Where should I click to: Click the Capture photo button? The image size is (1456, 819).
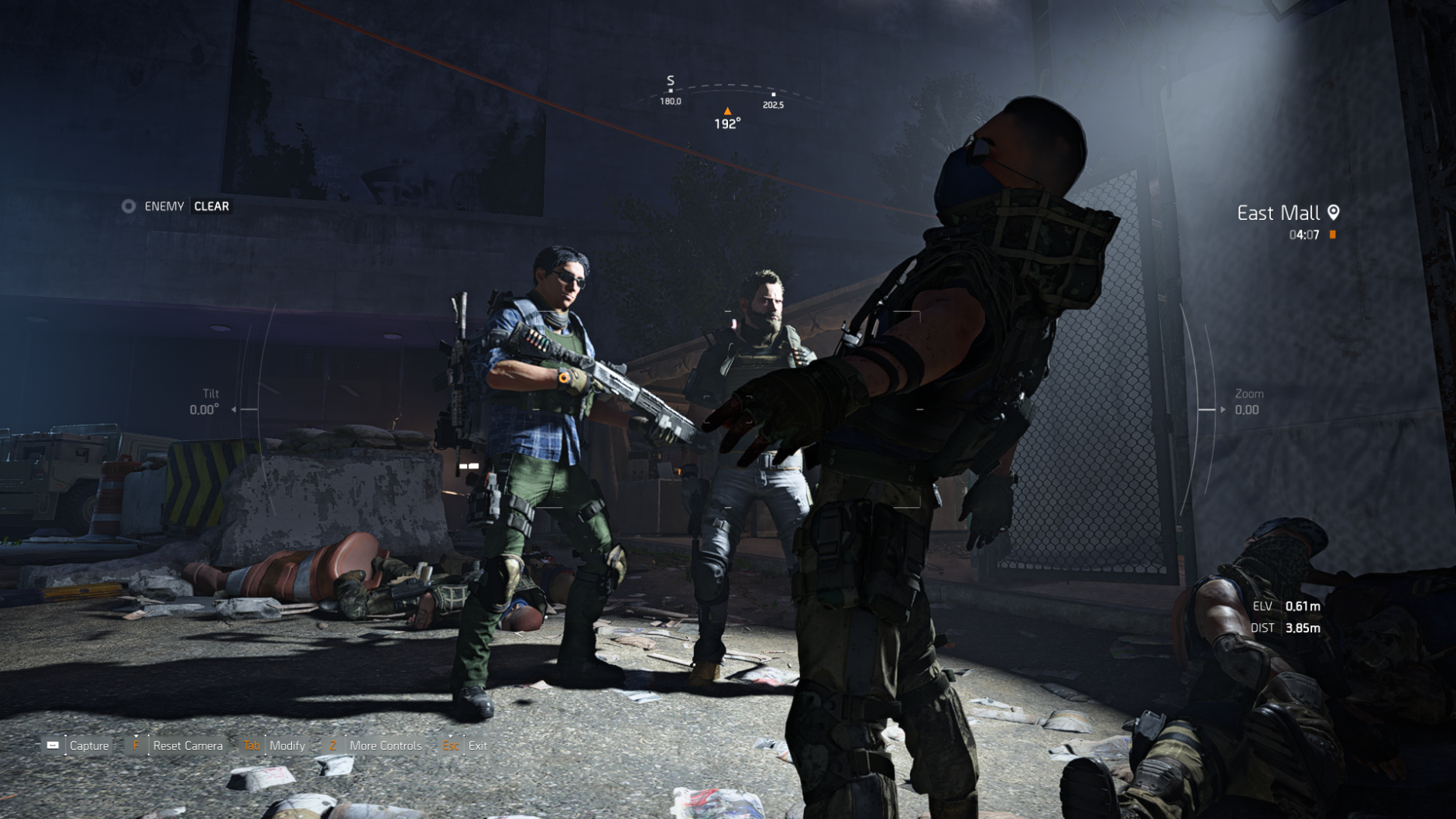click(x=77, y=745)
